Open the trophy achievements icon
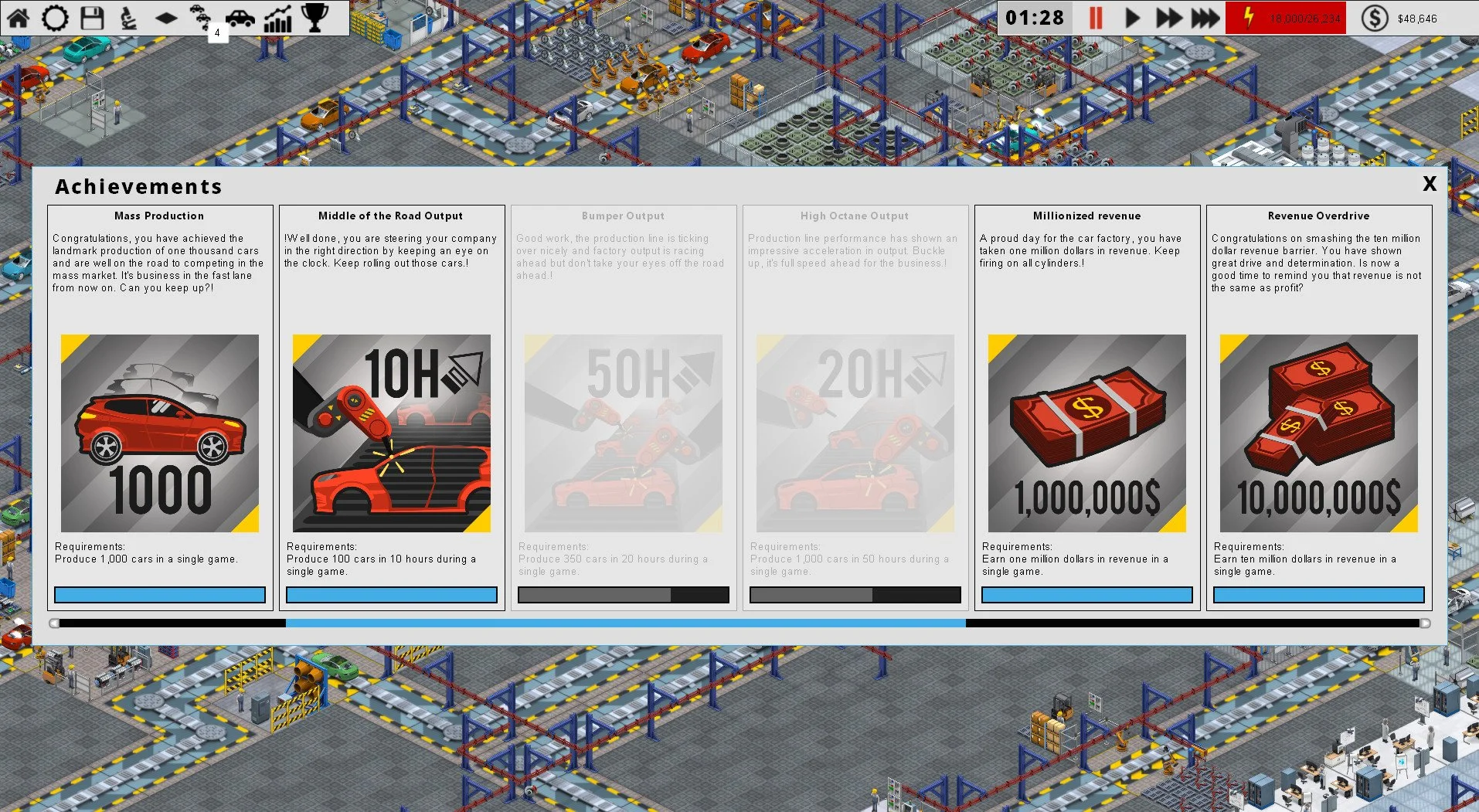The height and width of the screenshot is (812, 1479). pyautogui.click(x=314, y=17)
